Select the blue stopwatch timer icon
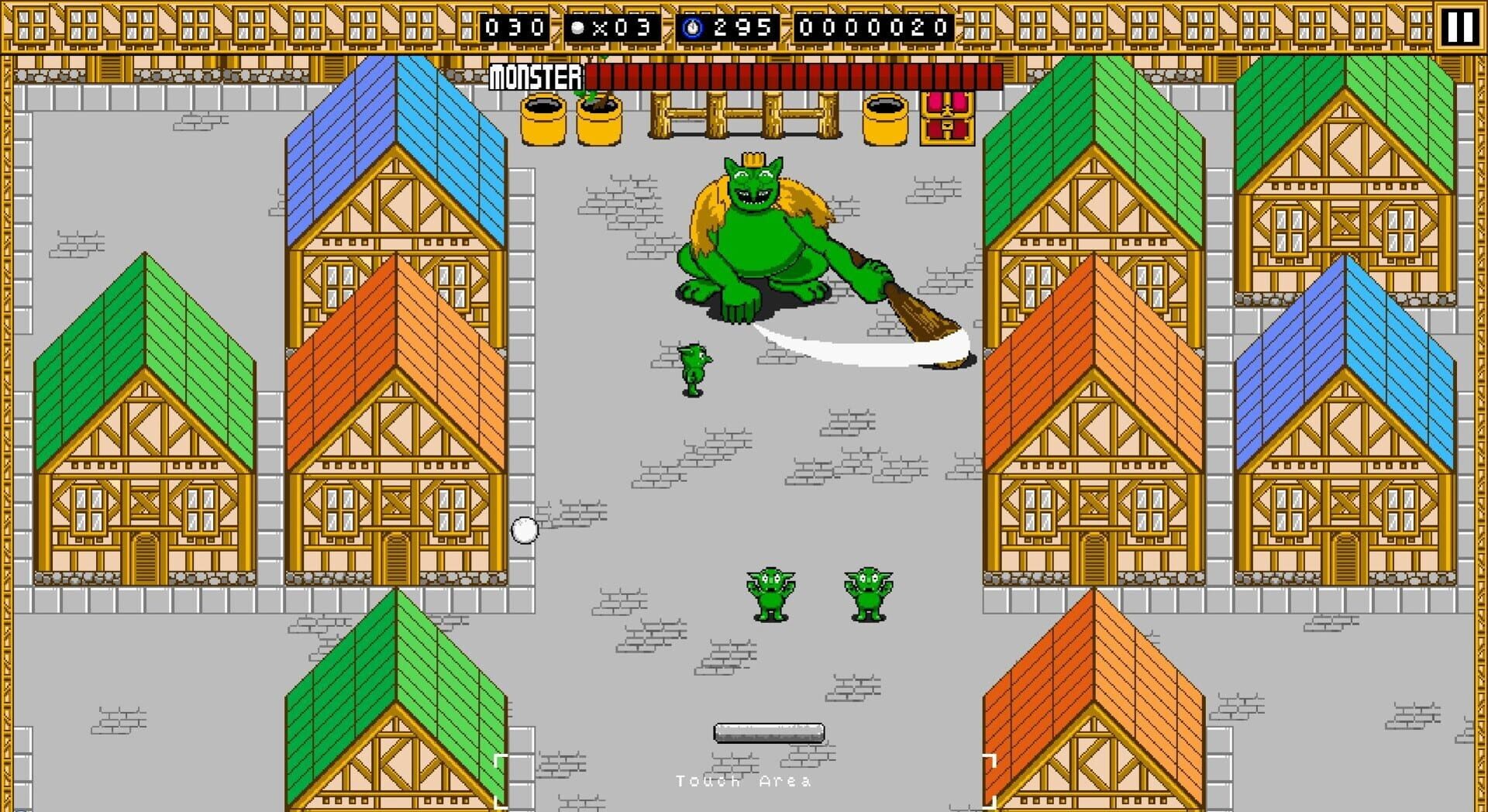 [x=692, y=27]
